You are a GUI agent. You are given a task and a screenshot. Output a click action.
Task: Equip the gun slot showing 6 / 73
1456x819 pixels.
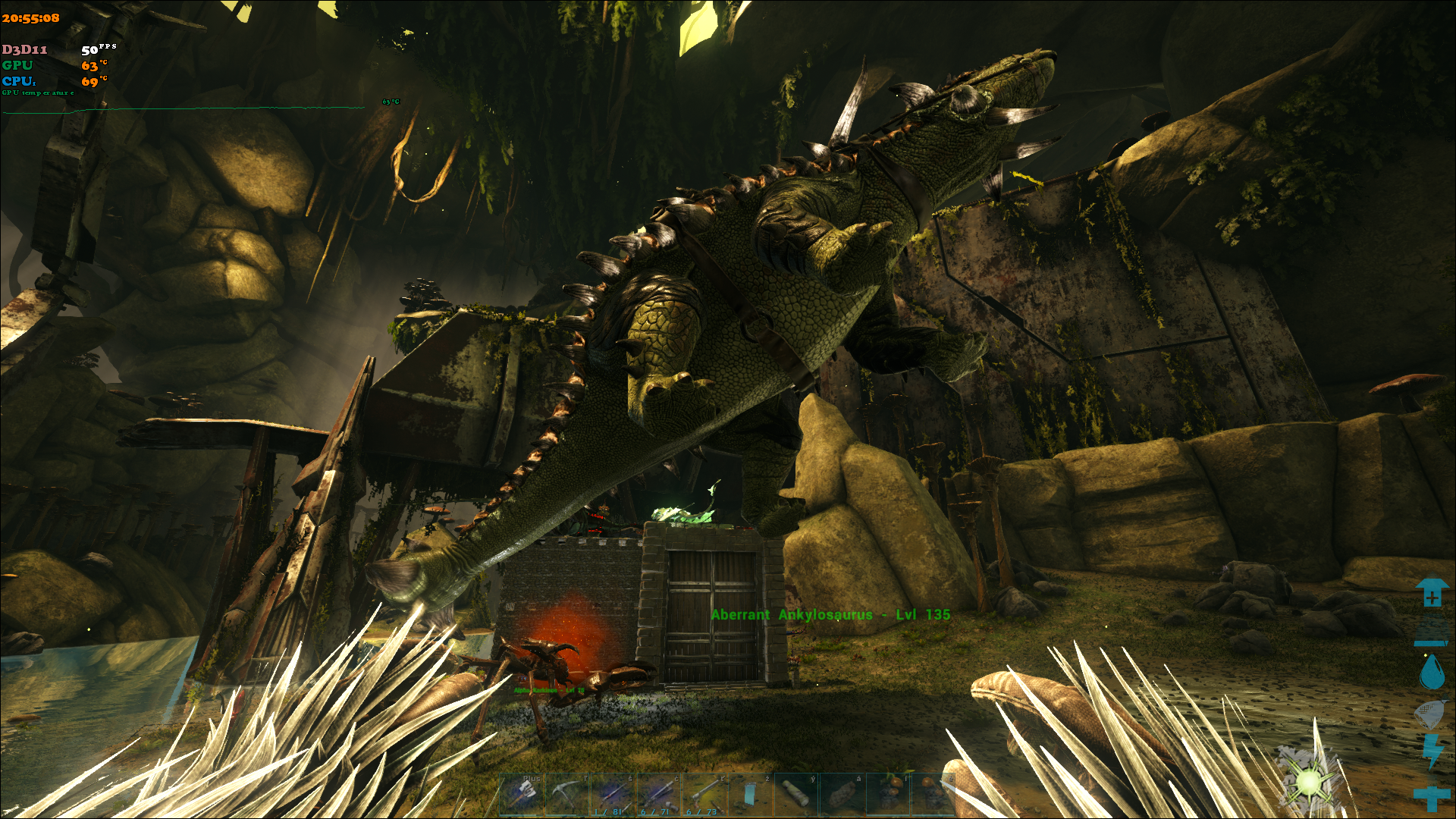[704, 794]
